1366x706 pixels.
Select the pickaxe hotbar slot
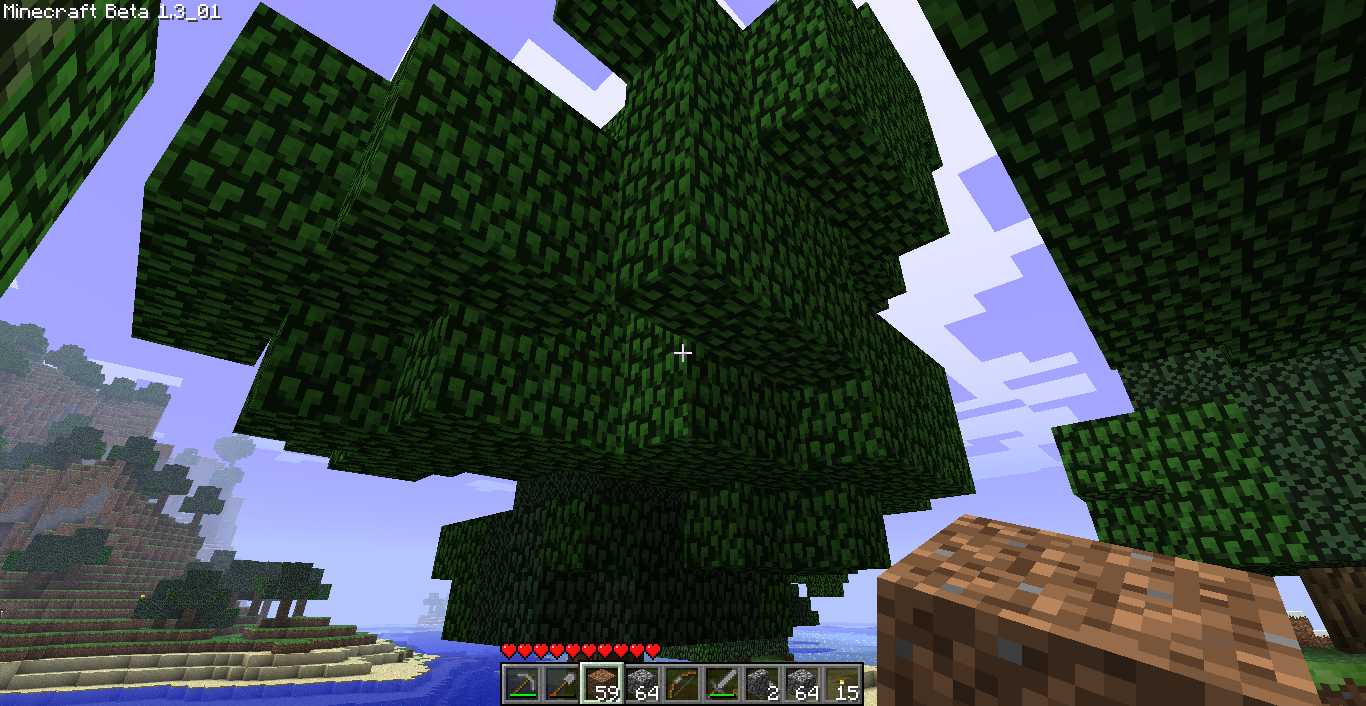(522, 684)
